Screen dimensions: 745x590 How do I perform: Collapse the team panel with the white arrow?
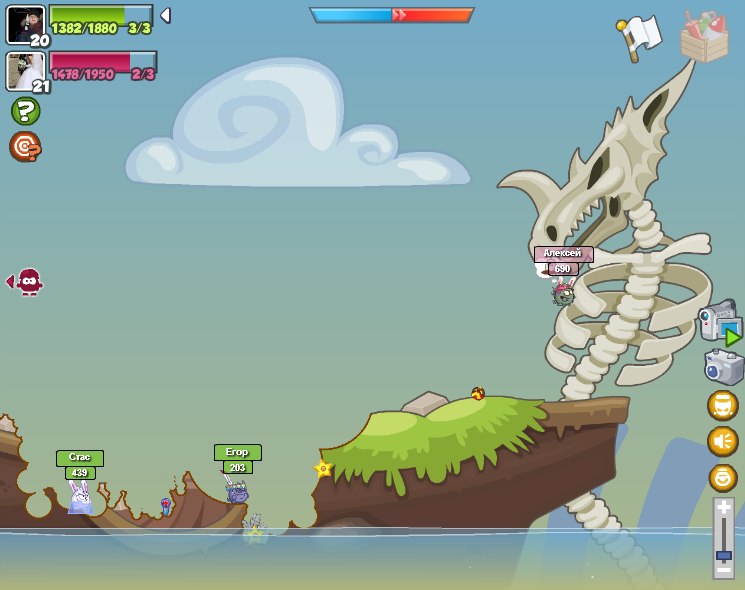pyautogui.click(x=165, y=15)
